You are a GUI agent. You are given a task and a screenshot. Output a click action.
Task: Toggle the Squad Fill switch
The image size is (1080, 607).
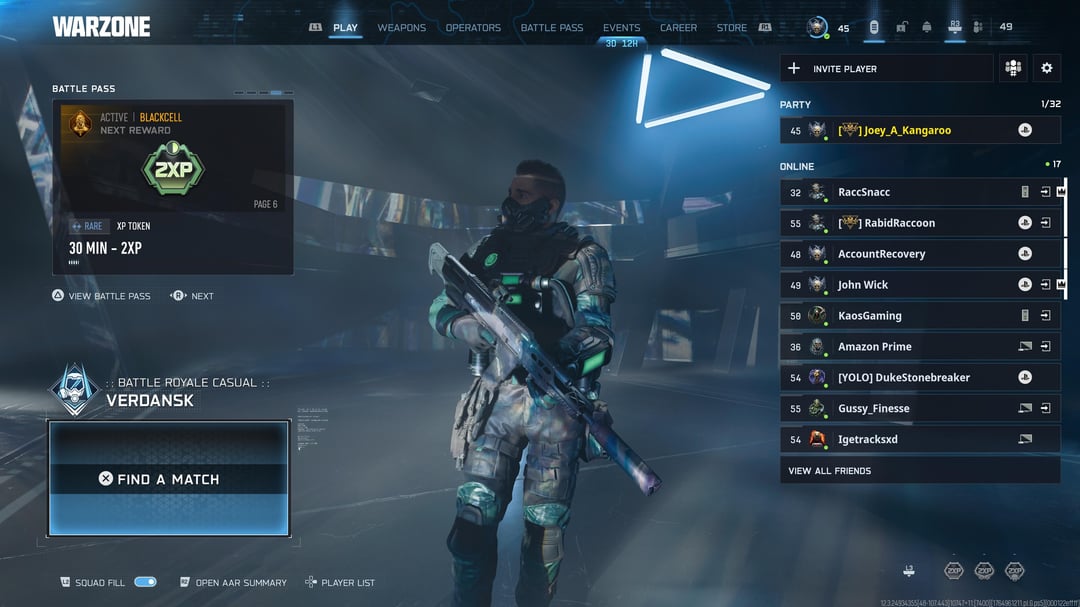tap(145, 582)
